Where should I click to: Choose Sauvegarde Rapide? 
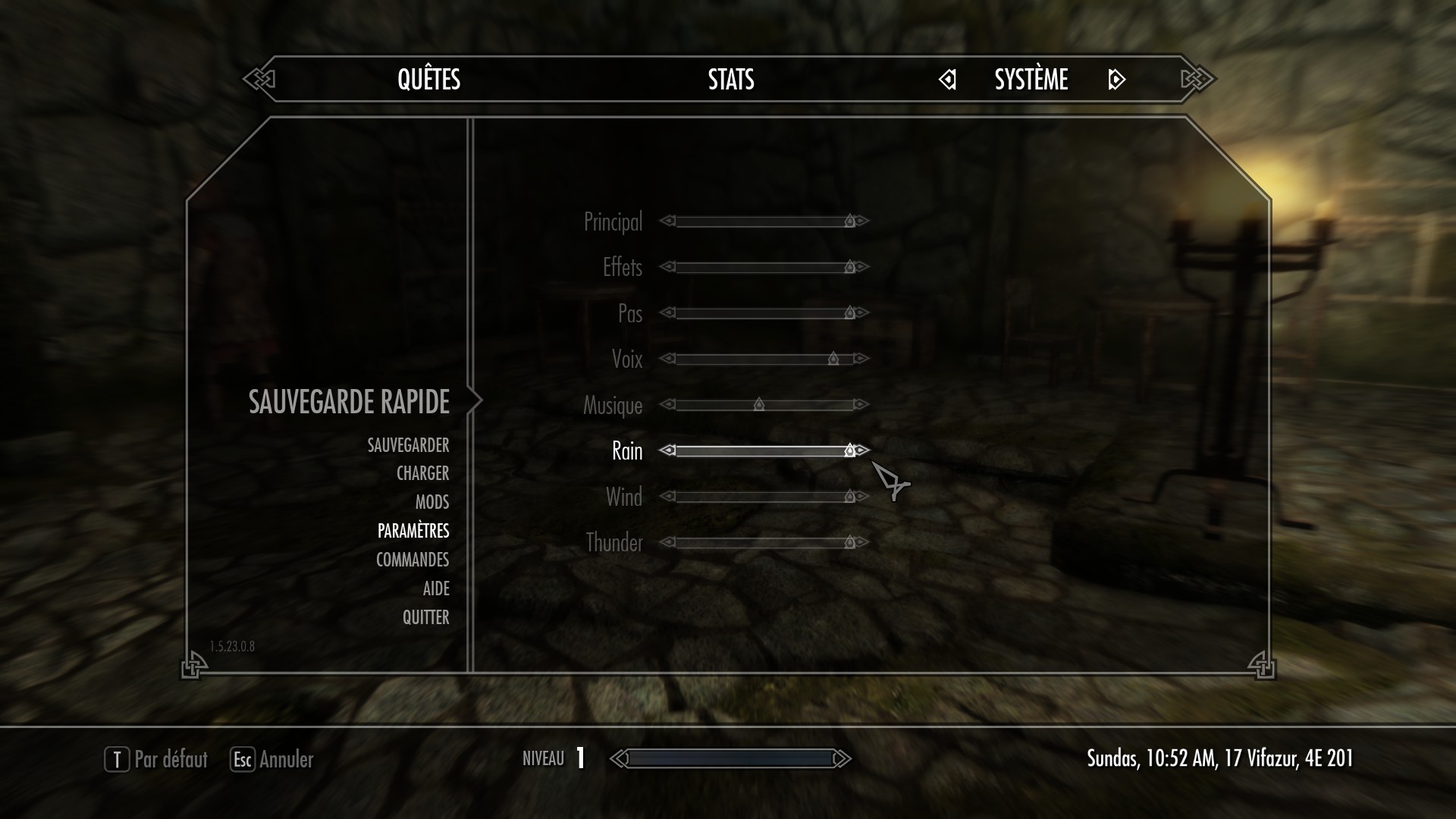pos(349,402)
